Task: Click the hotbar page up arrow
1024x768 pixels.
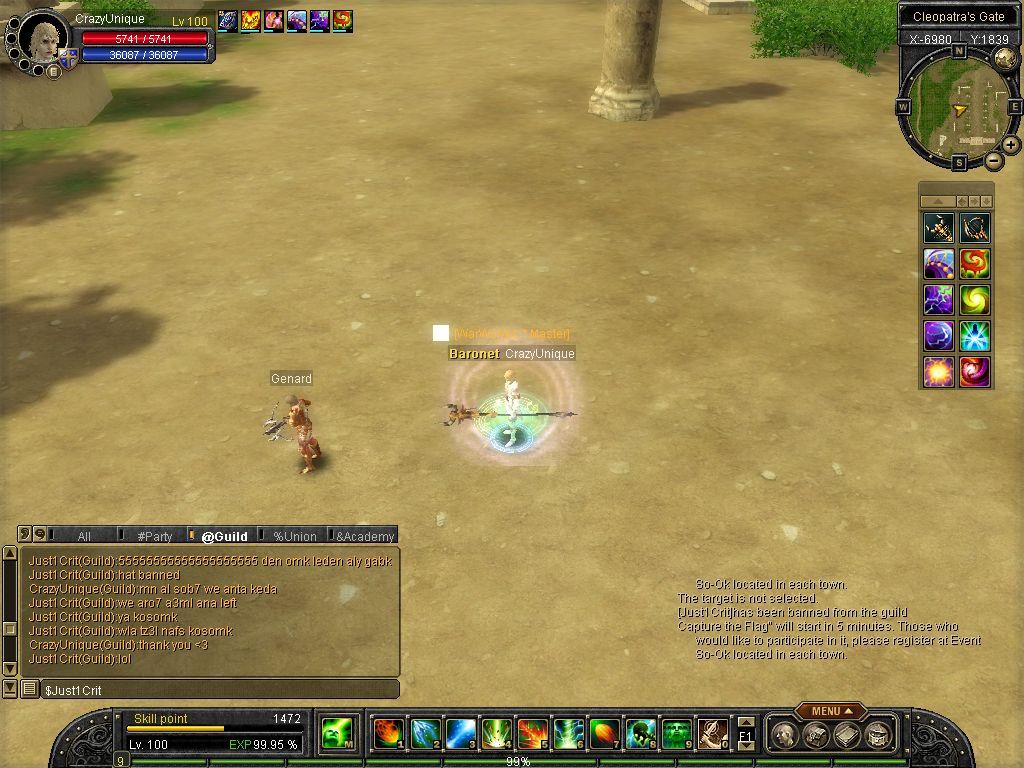Action: tap(745, 722)
